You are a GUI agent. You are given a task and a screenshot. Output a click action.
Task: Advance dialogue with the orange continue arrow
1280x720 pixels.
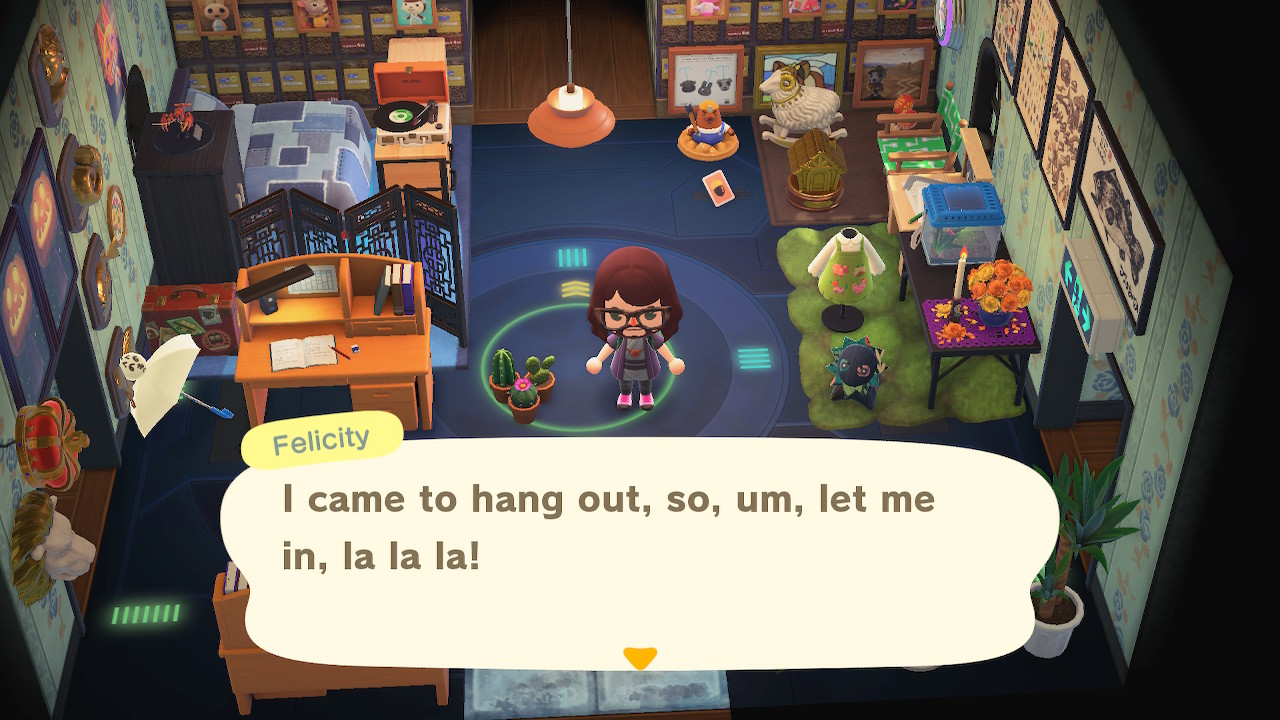(640, 658)
